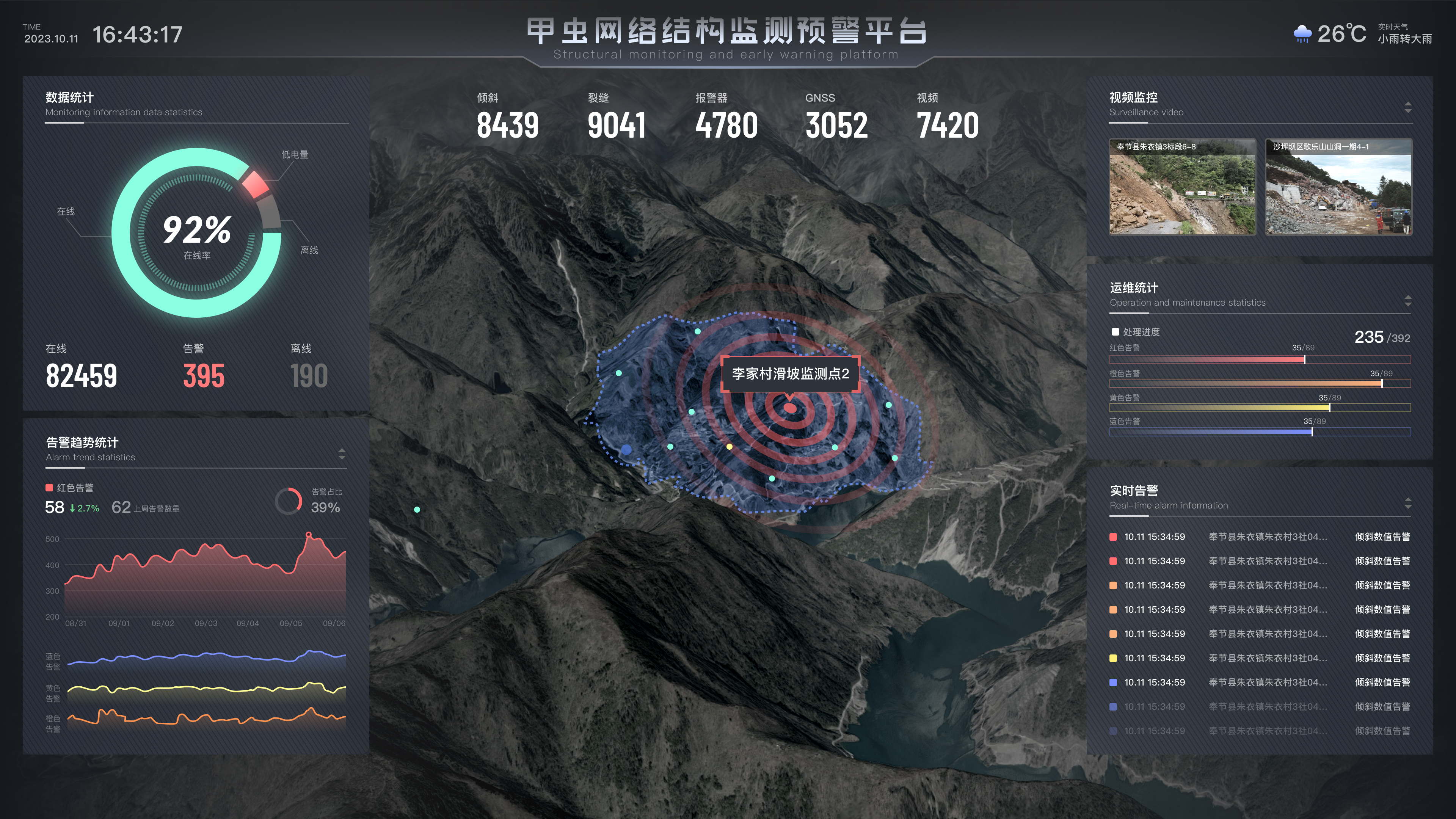Image resolution: width=1456 pixels, height=819 pixels.
Task: Select the yellow sensor dot on the map
Action: click(x=729, y=447)
